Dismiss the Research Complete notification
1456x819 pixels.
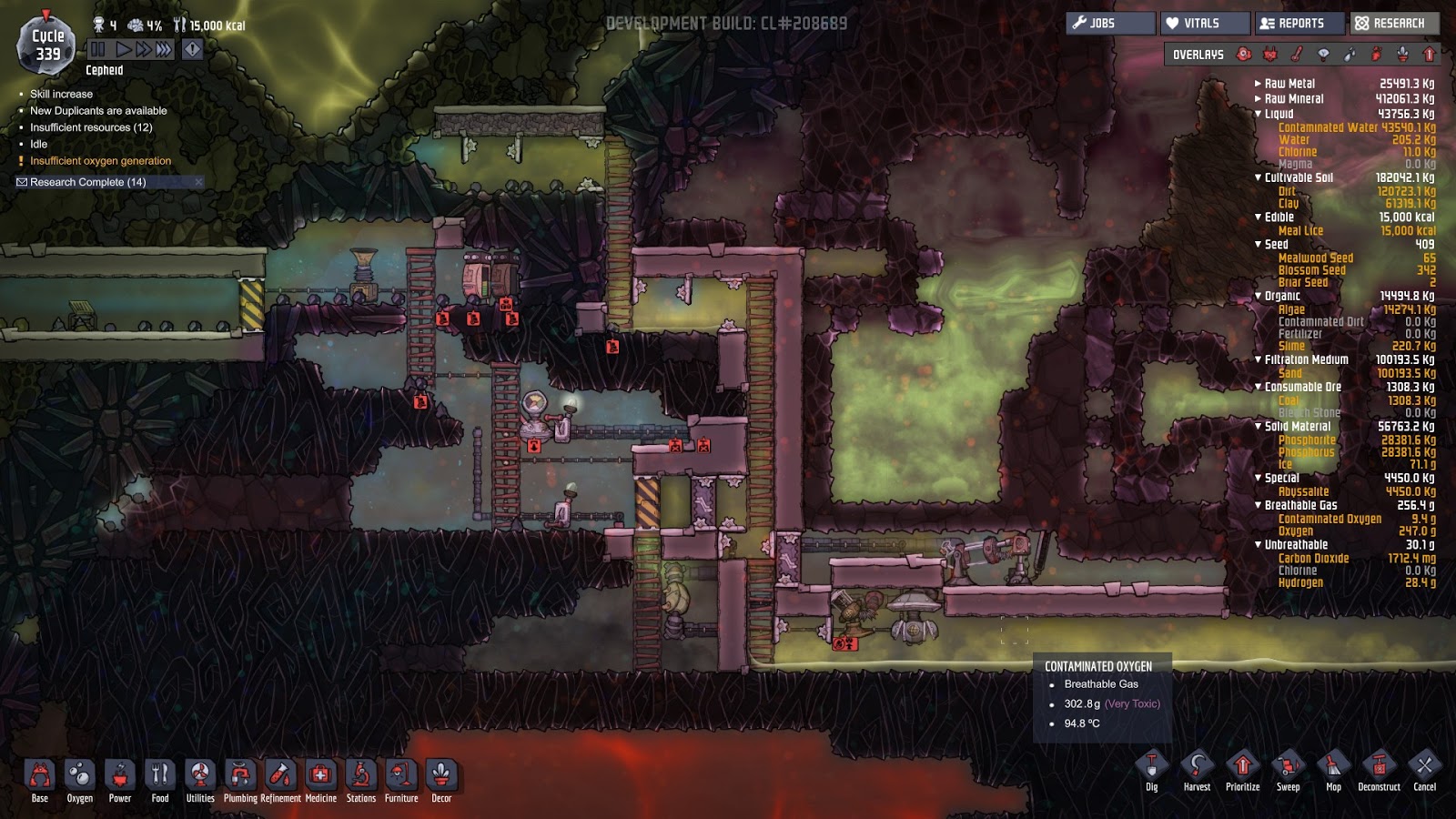(198, 182)
